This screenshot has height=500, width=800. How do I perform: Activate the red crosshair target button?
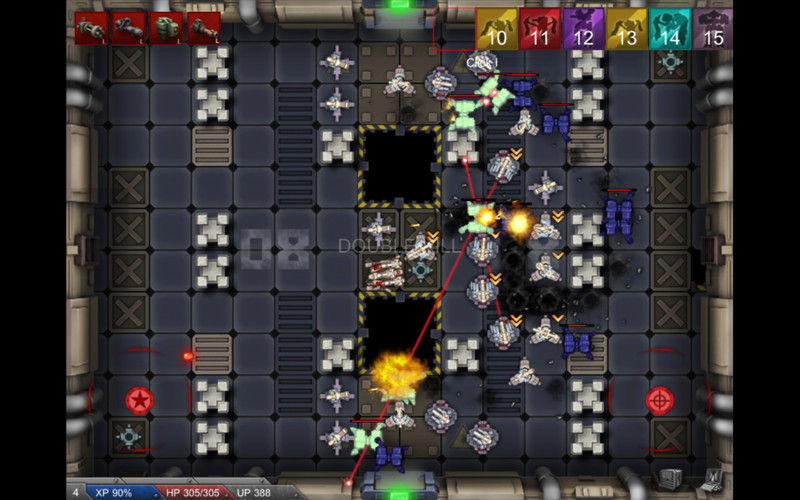click(660, 400)
